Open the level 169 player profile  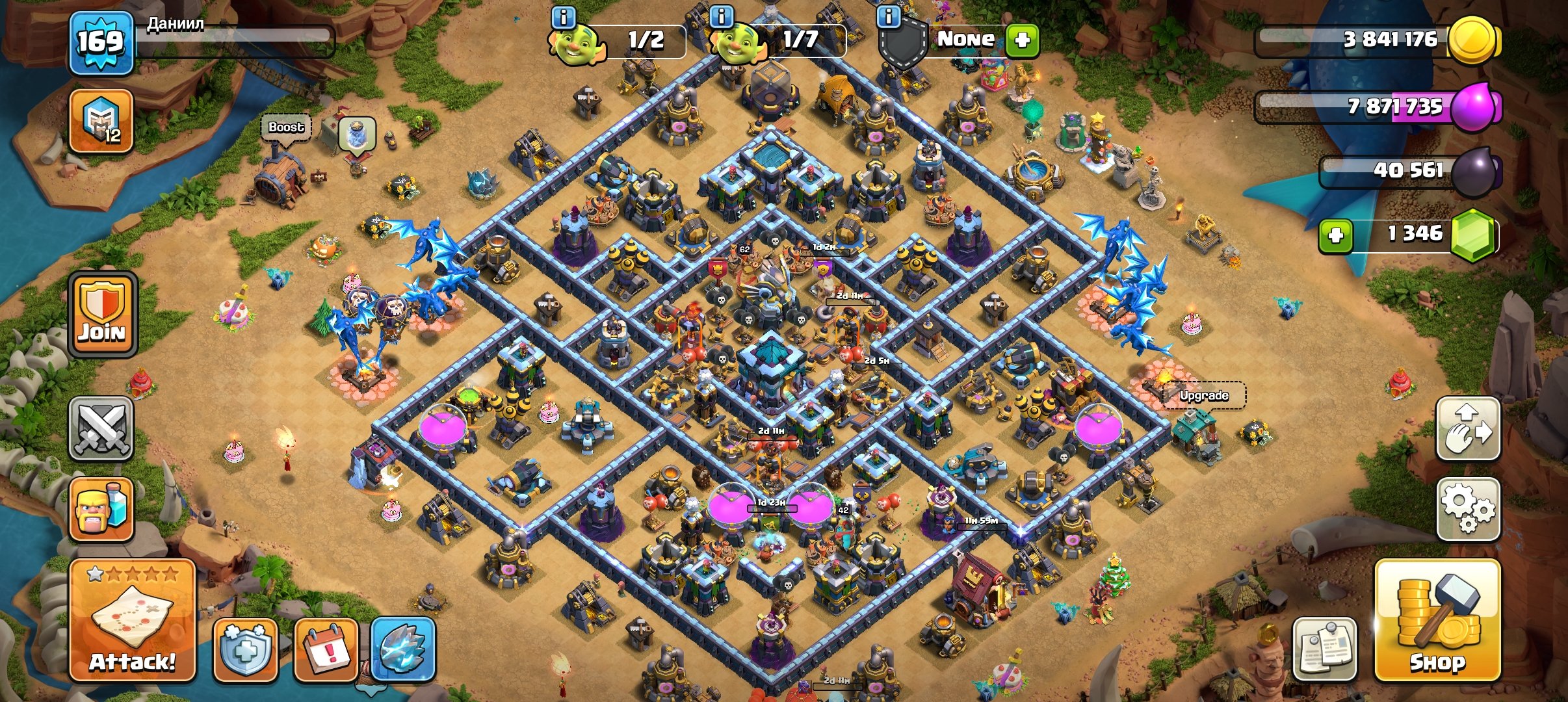(101, 42)
